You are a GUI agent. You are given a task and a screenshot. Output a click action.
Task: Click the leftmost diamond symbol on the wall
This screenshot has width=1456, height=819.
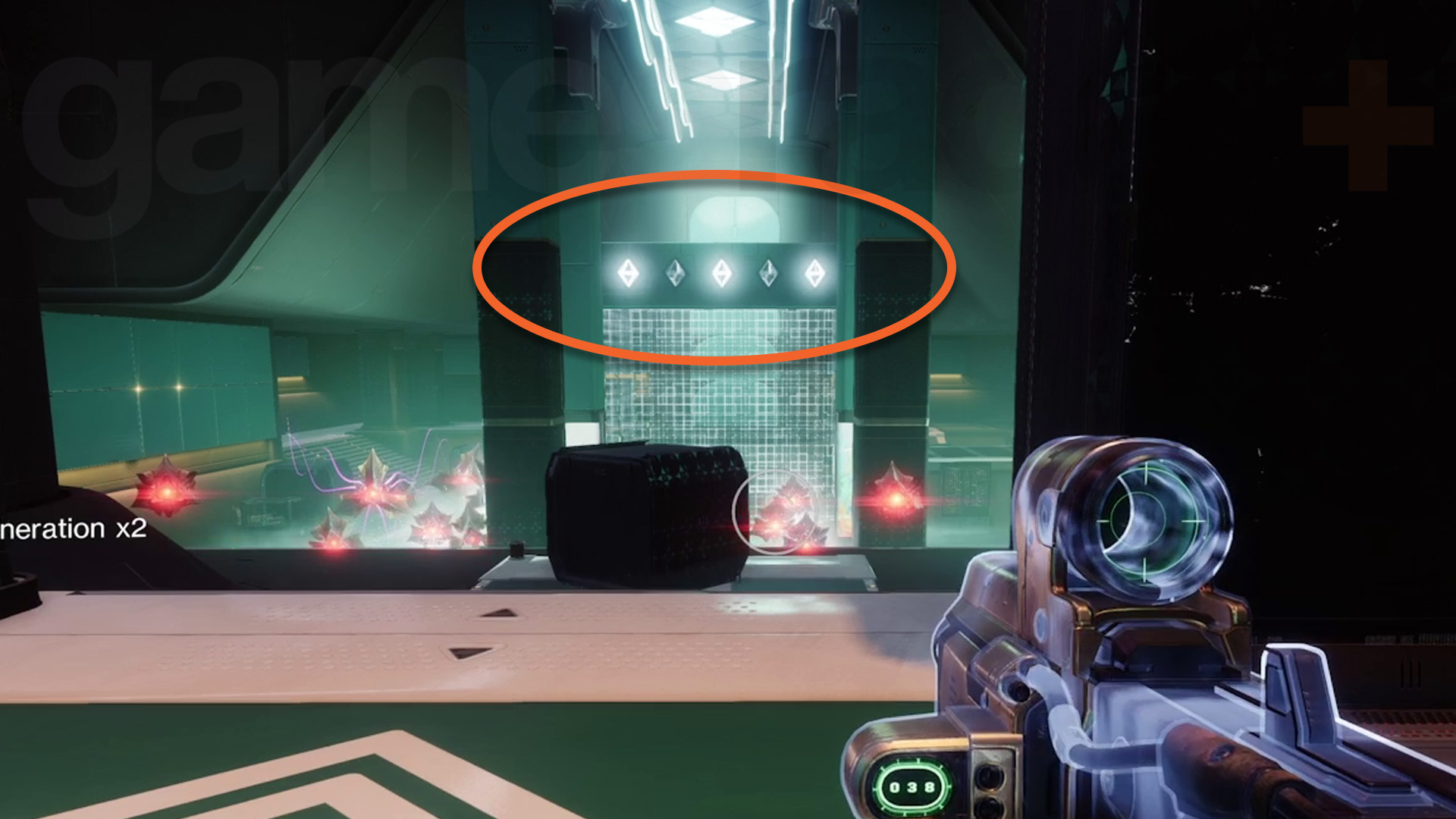pos(628,273)
